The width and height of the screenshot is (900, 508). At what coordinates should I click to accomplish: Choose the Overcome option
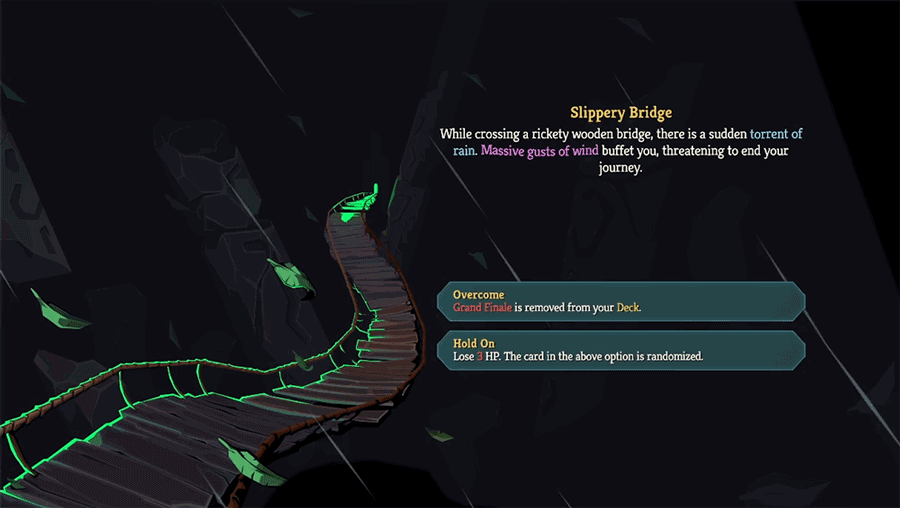point(620,301)
